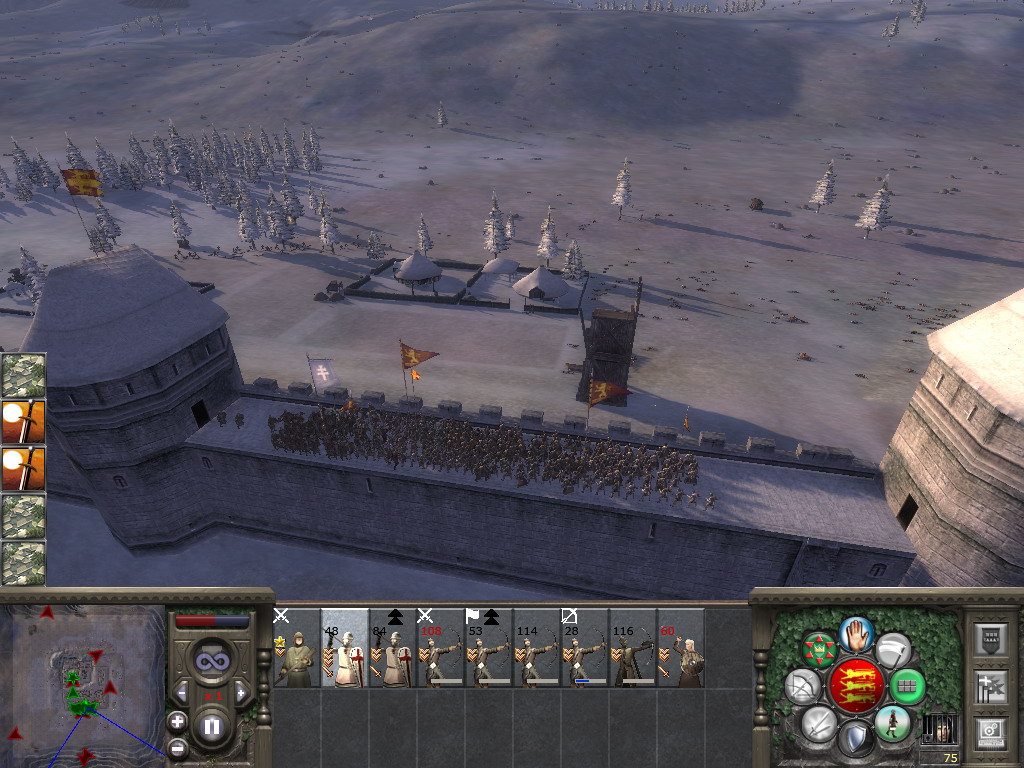The width and height of the screenshot is (1024, 768).
Task: Select the general's unit card with gold star
Action: tap(296, 648)
